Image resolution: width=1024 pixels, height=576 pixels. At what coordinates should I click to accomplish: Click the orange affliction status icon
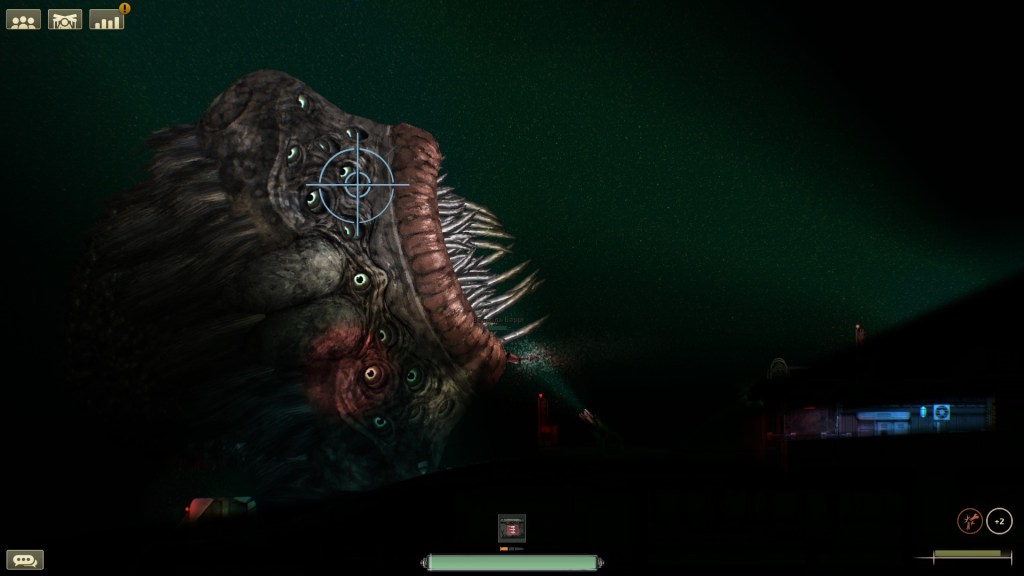(969, 521)
